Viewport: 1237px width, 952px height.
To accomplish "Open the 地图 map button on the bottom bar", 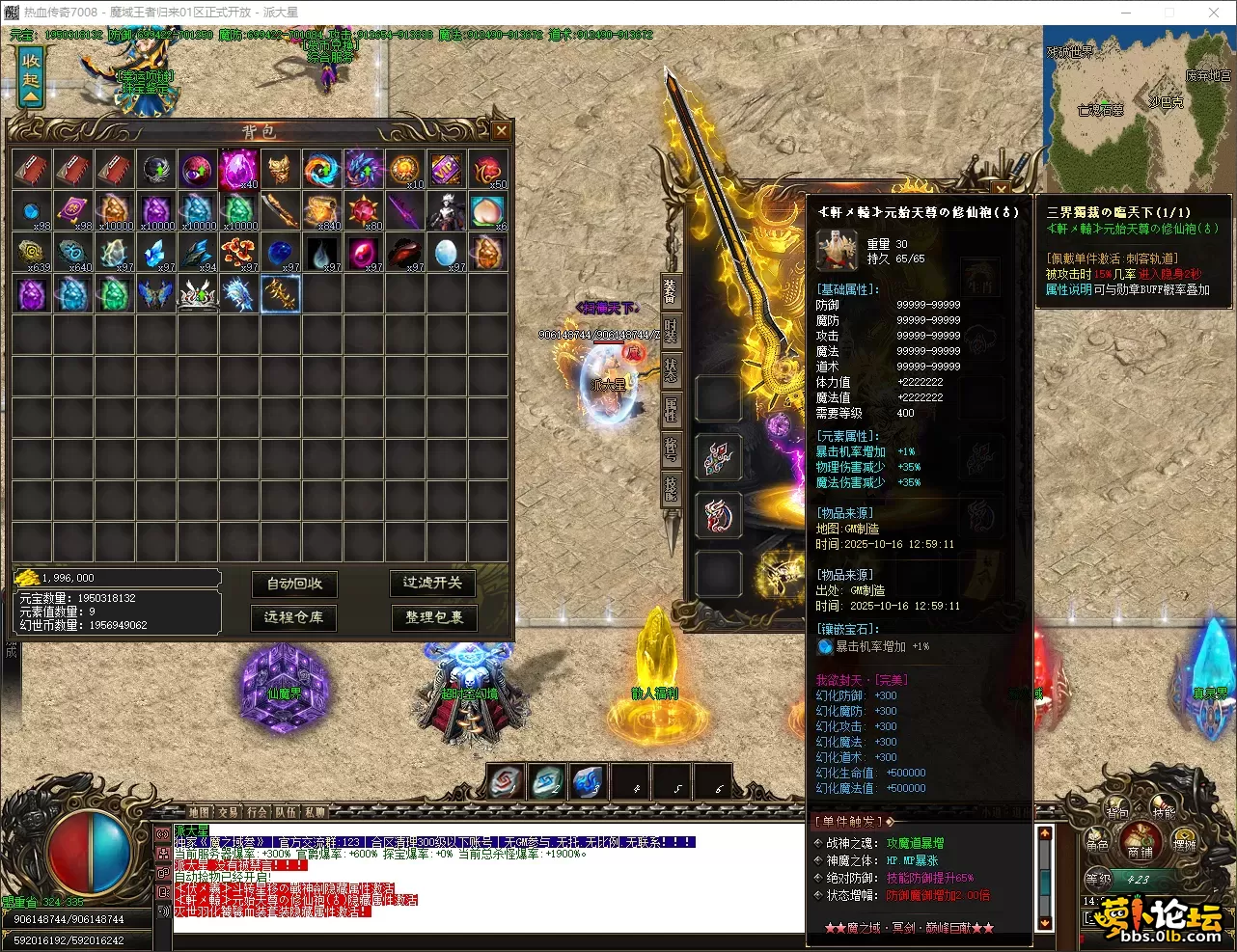I will coord(200,812).
